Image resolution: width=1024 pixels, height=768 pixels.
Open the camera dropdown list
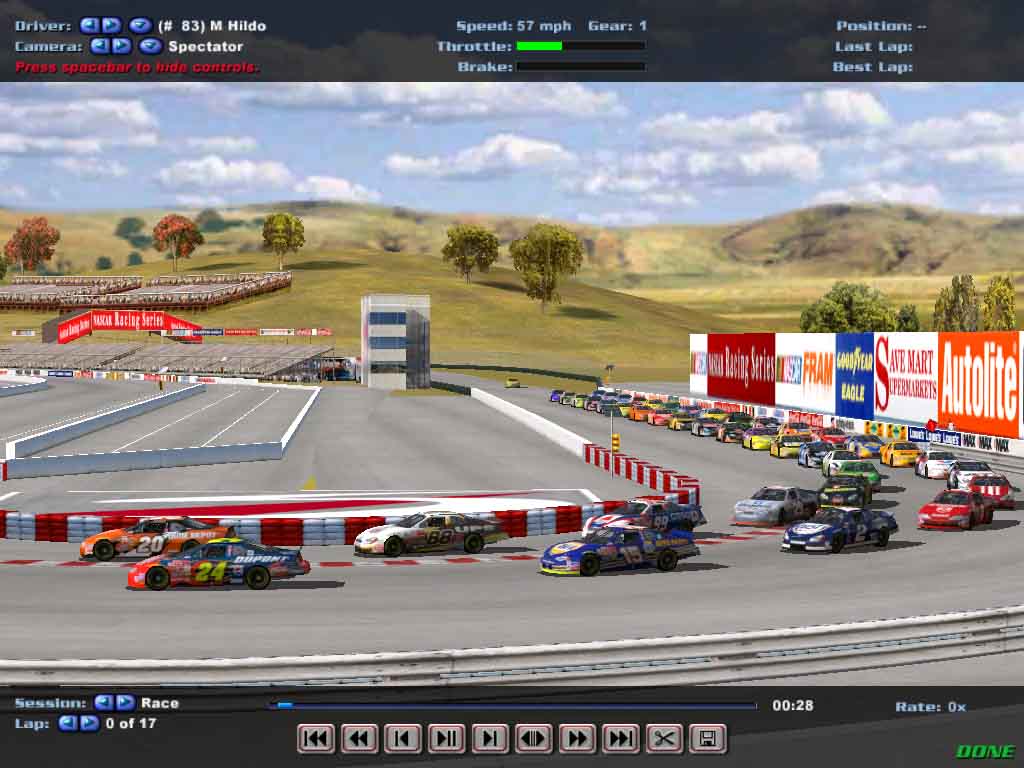(x=150, y=46)
